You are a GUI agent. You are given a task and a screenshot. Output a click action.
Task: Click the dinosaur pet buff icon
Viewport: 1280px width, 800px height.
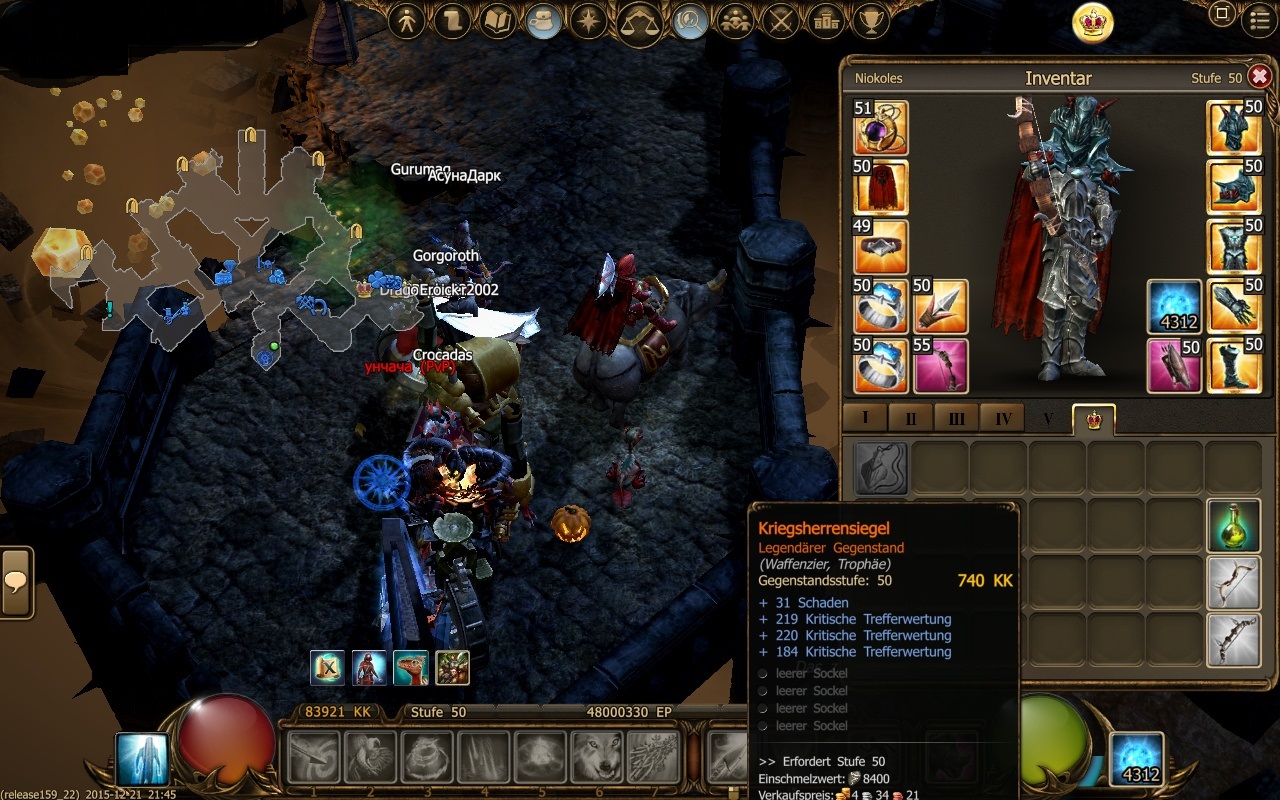coord(411,667)
